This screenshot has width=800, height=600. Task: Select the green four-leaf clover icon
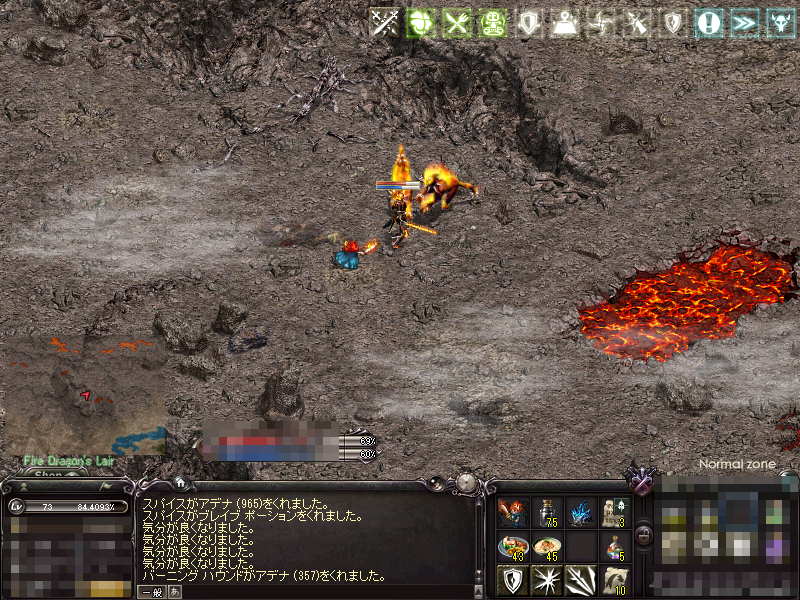[x=421, y=23]
